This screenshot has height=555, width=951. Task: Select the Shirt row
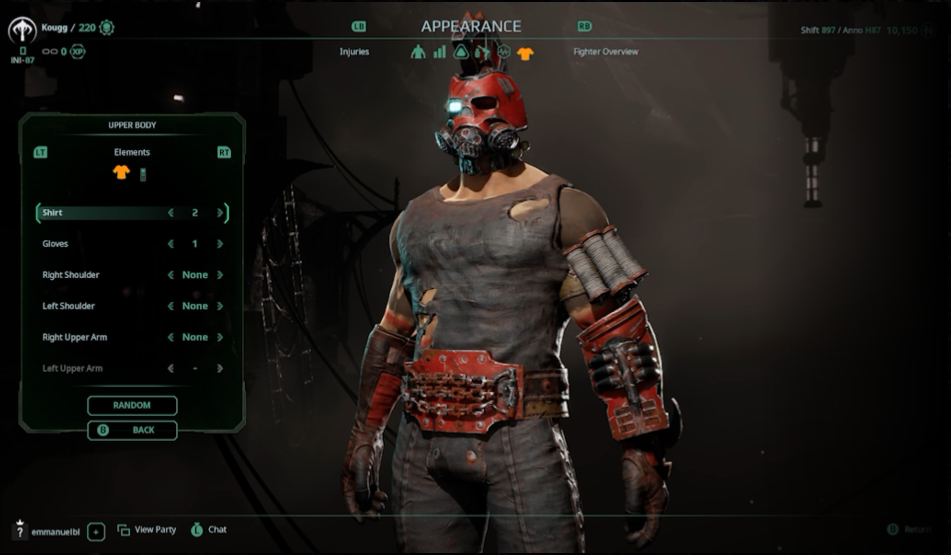pos(100,213)
